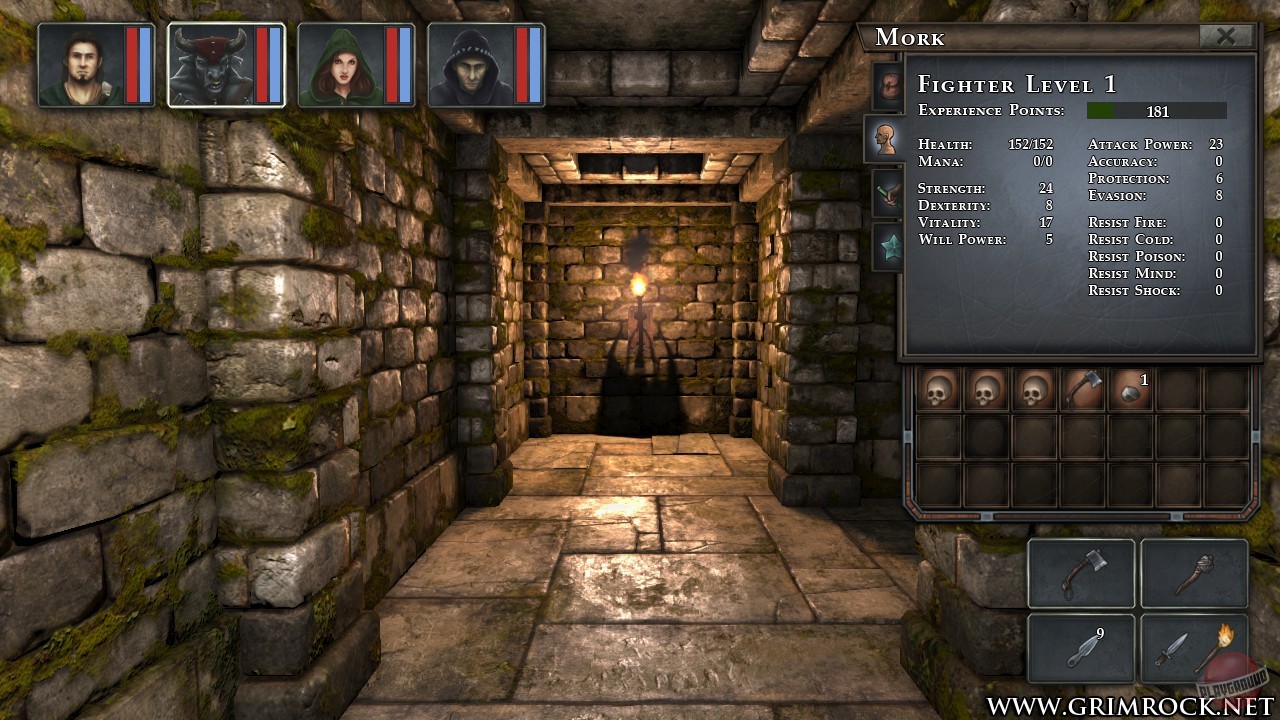The width and height of the screenshot is (1280, 720).
Task: Click the hand axe in the weapon hand slot
Action: click(1081, 572)
